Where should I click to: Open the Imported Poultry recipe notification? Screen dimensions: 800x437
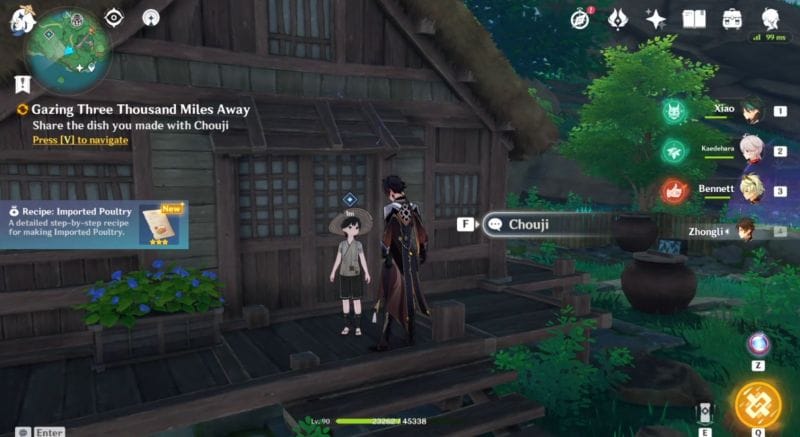92,222
